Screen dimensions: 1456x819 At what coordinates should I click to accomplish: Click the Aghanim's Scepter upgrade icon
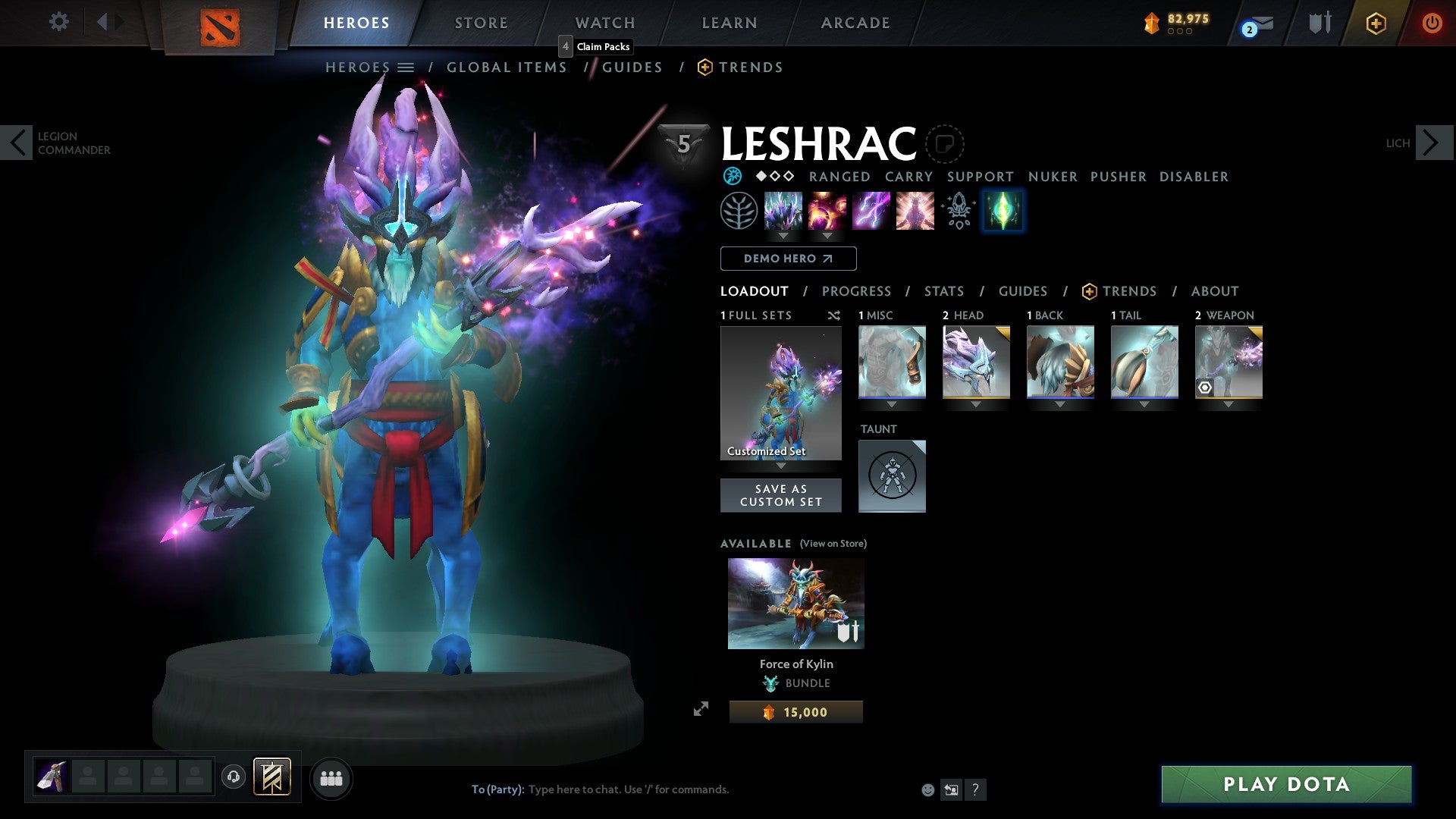click(x=959, y=211)
